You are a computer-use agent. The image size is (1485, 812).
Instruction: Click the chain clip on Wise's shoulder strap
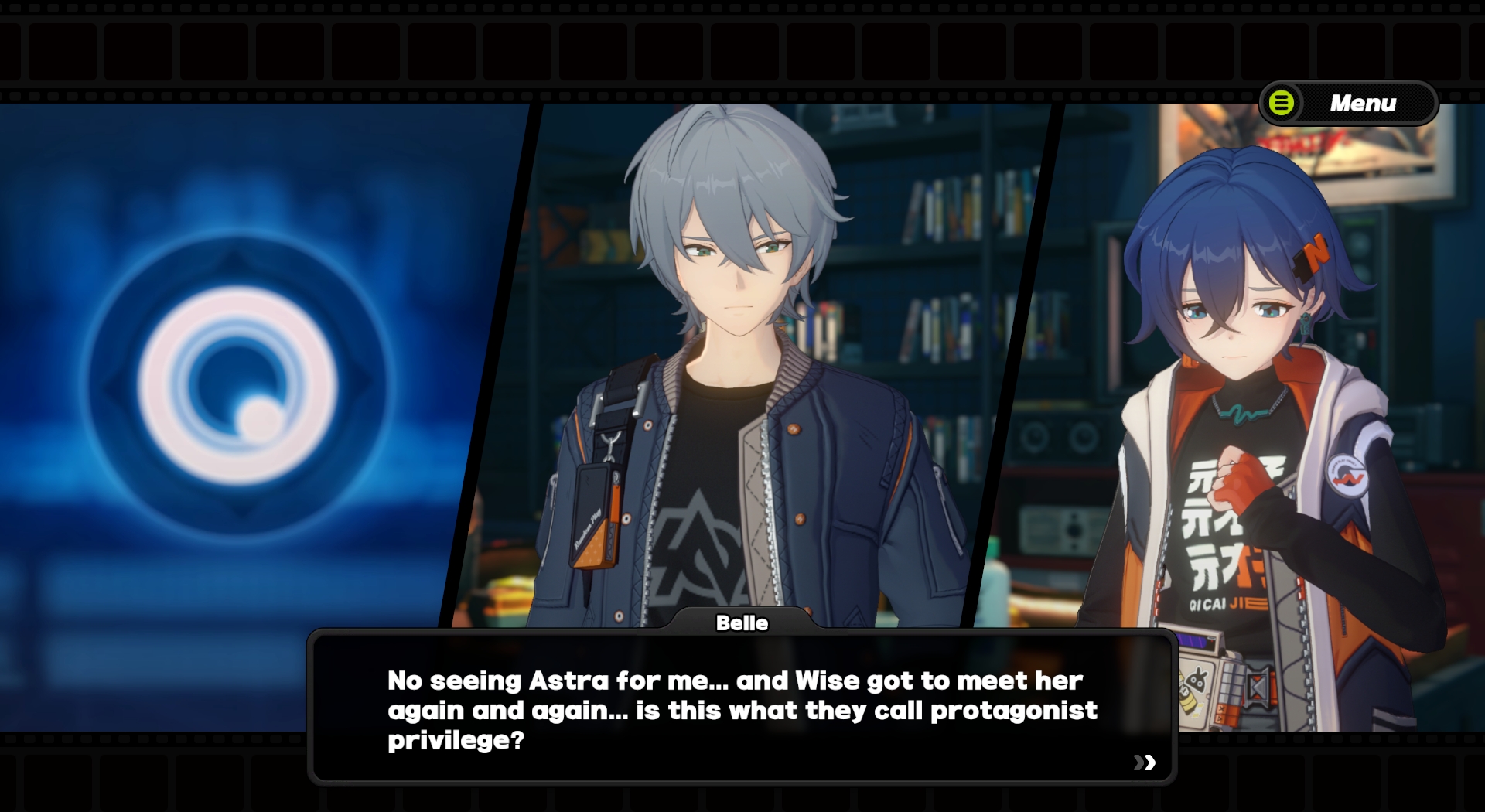[609, 446]
